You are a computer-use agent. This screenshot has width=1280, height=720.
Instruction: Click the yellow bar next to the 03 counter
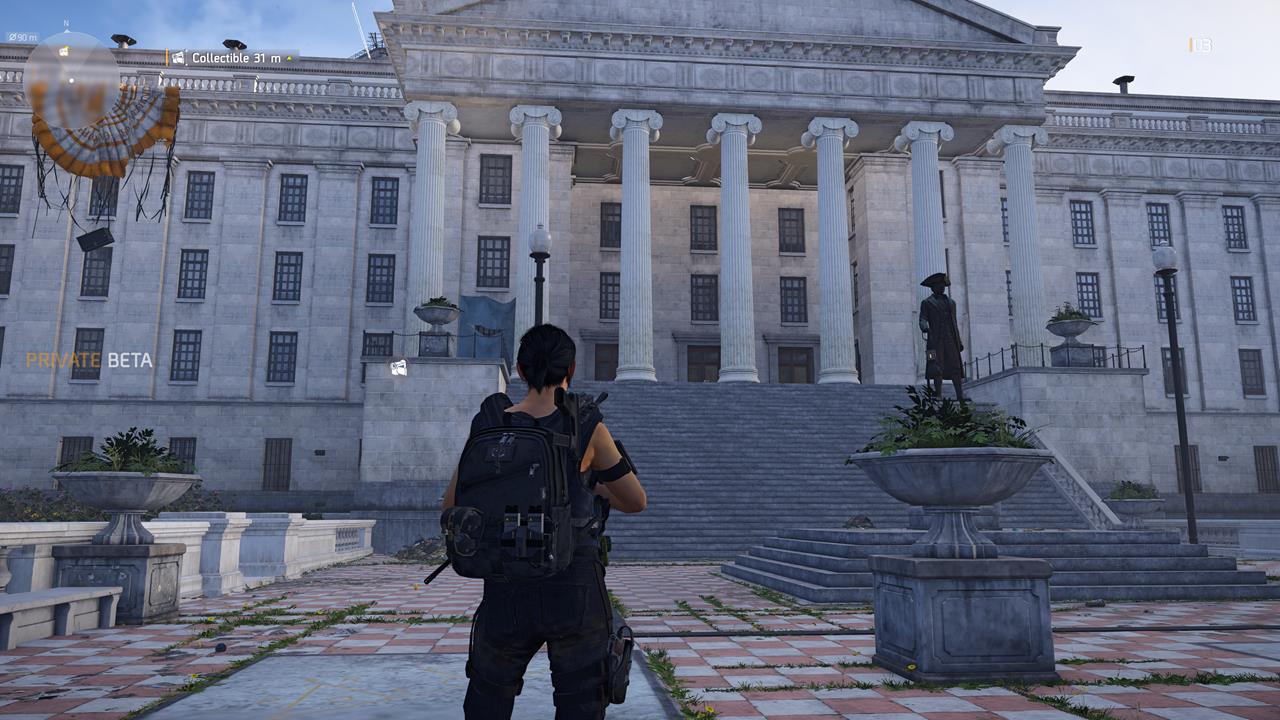pos(1189,44)
